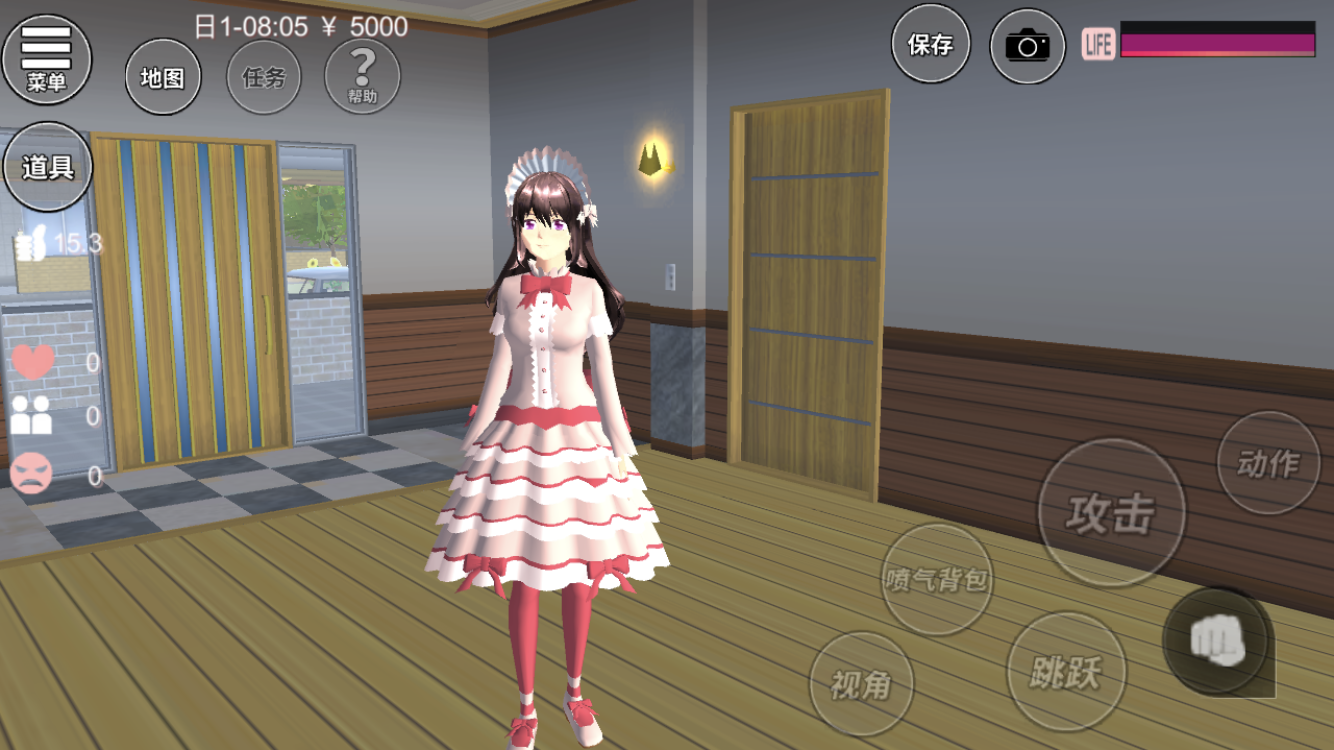This screenshot has width=1334, height=750.
Task: Show the 任务 quest list
Action: point(263,77)
